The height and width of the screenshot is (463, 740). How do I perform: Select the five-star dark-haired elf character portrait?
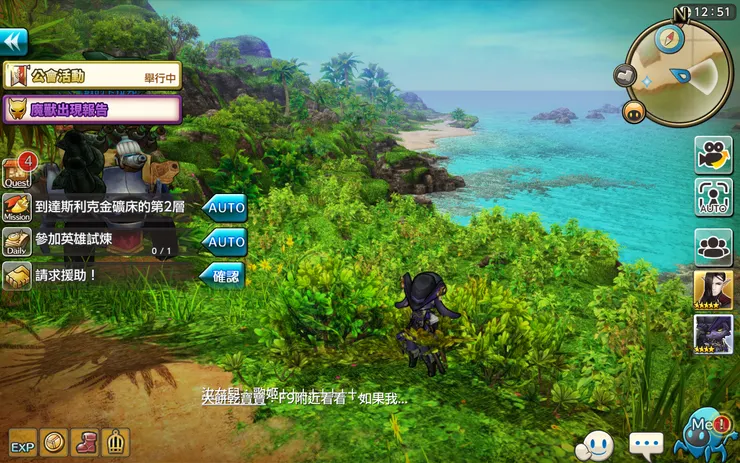[x=713, y=290]
